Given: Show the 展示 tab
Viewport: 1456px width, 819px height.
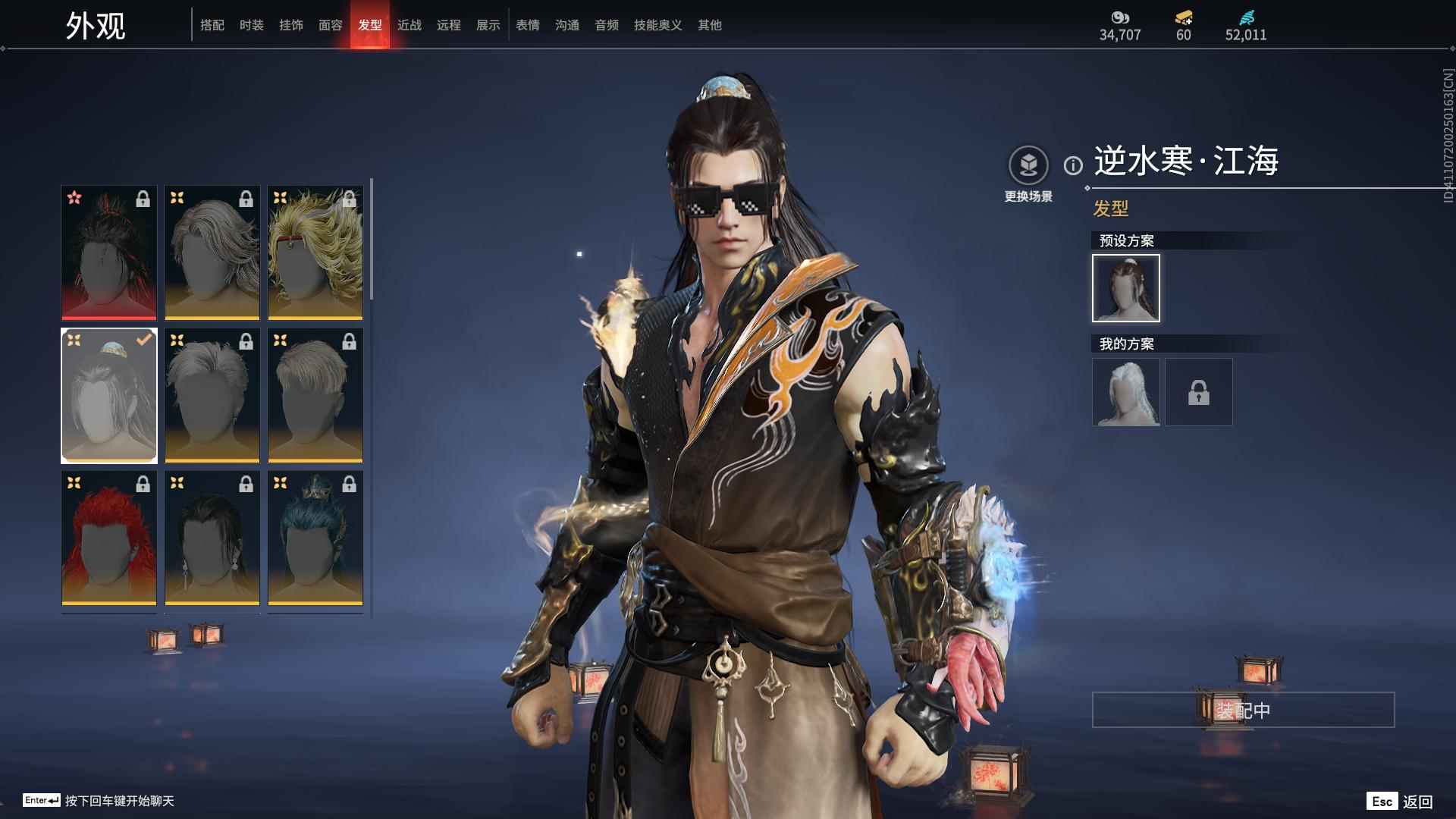Looking at the screenshot, I should (x=488, y=25).
